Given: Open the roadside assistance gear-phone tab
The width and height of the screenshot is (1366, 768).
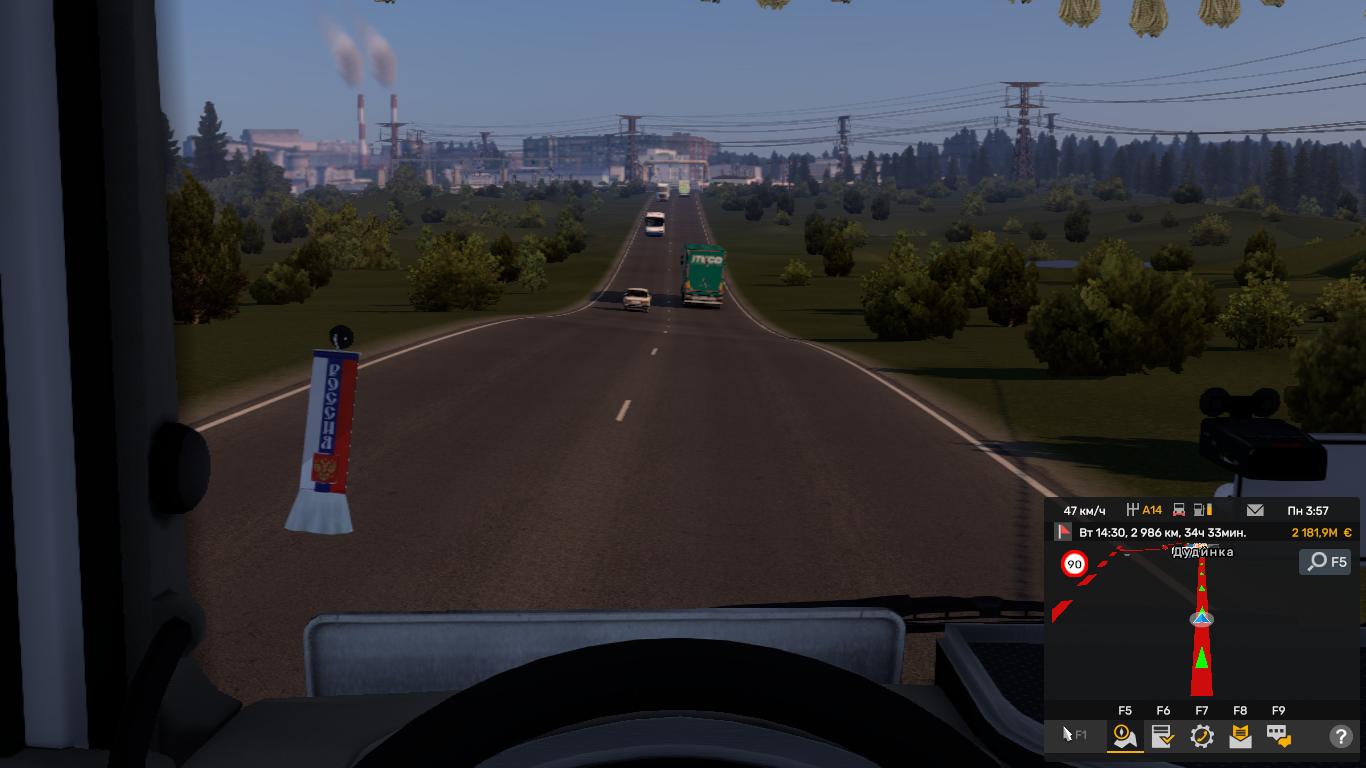Looking at the screenshot, I should pos(1201,737).
